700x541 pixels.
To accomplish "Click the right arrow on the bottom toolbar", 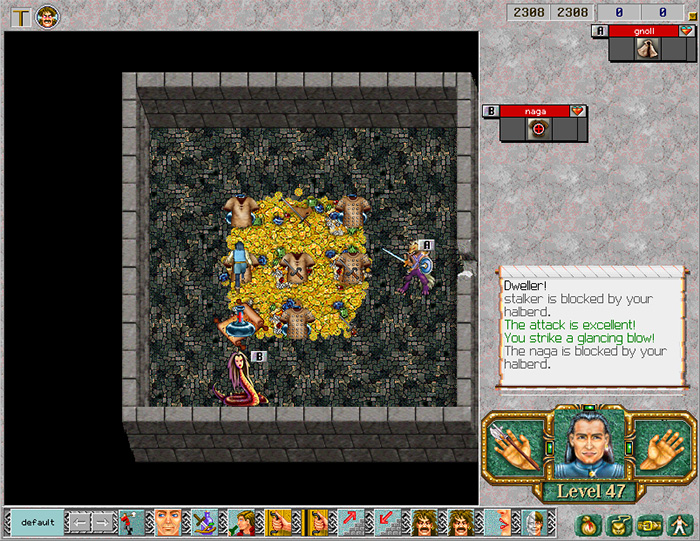I will point(103,522).
